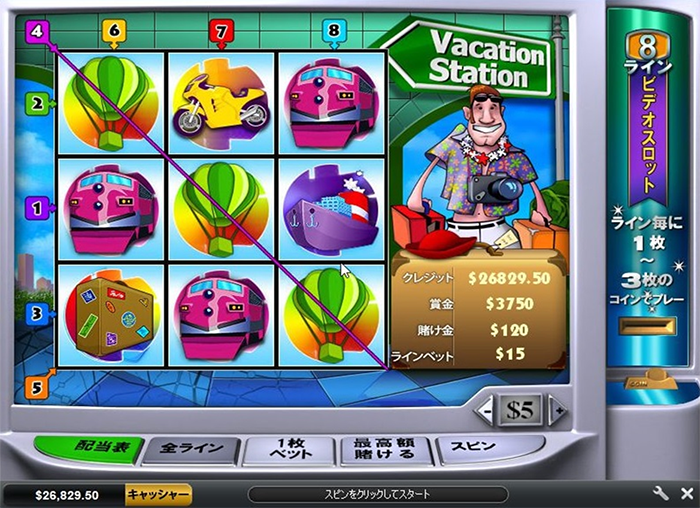The height and width of the screenshot is (508, 700).
Task: Activate payline marker number 1
Action: 37,208
